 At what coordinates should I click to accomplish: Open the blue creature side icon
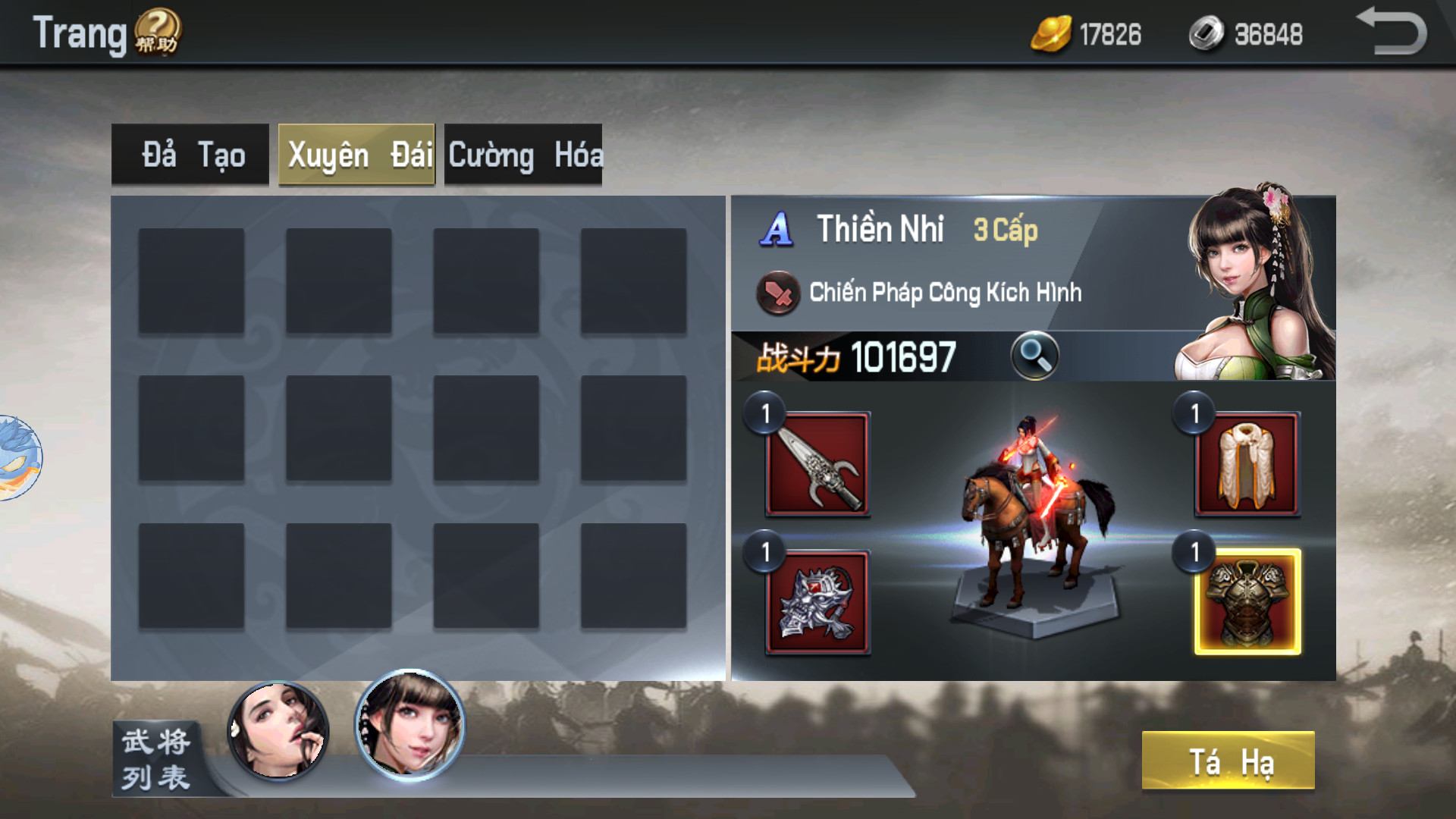[x=19, y=457]
